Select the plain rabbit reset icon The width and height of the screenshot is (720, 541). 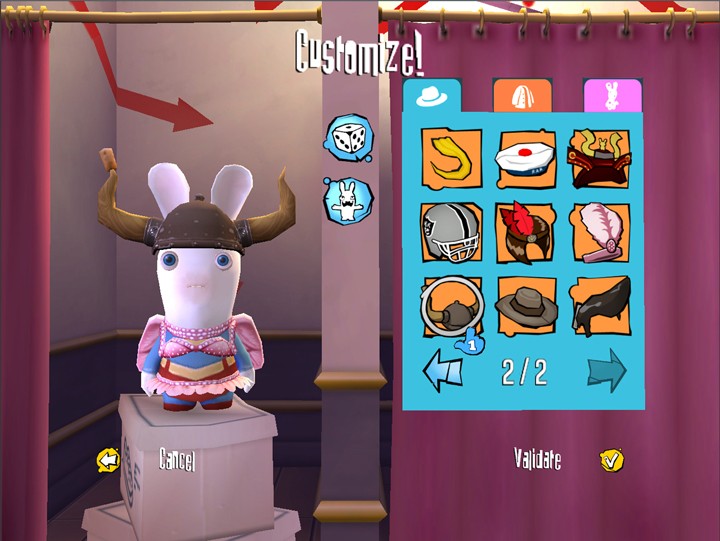coord(348,199)
